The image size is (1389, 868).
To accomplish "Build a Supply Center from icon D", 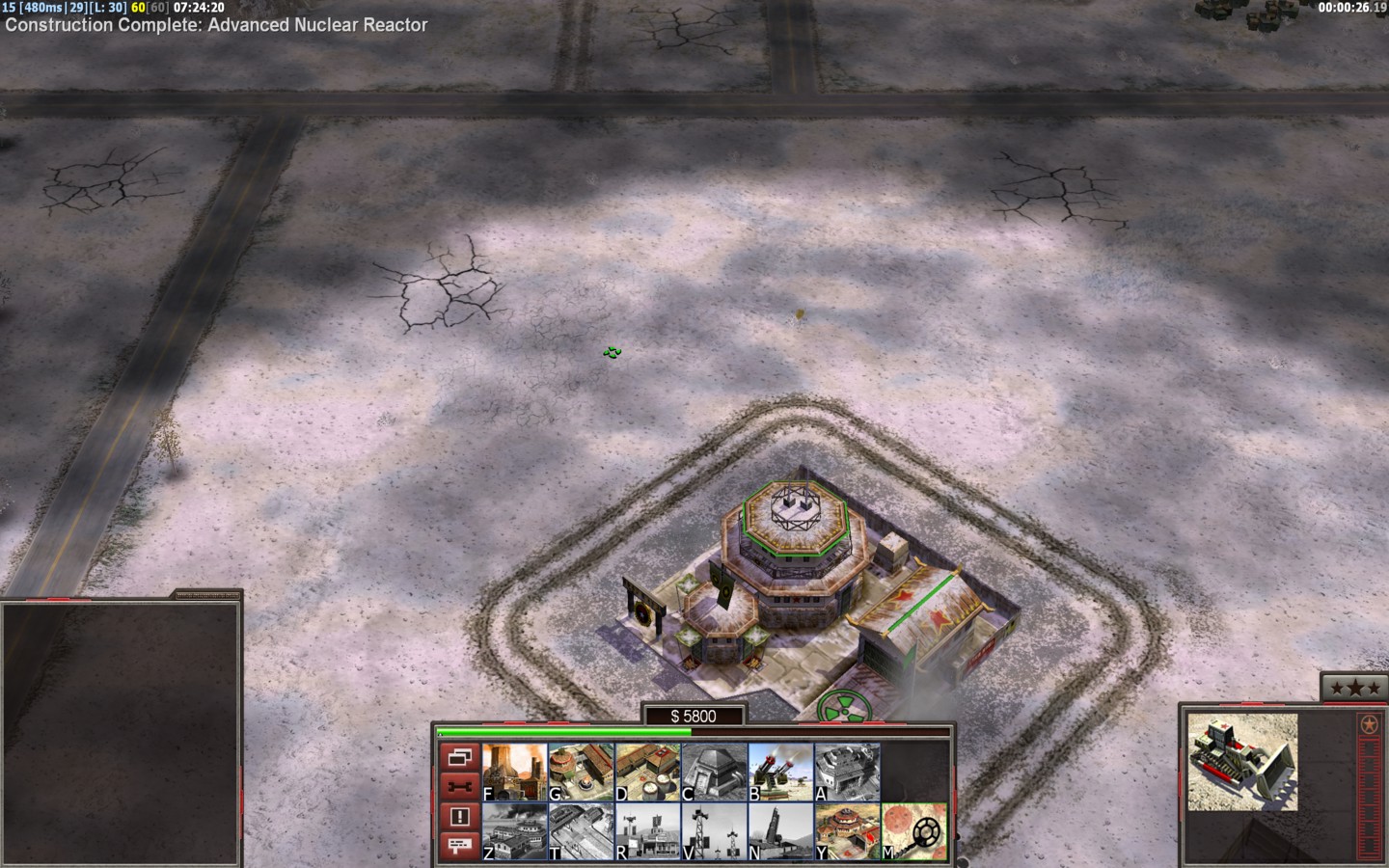I will tap(647, 772).
